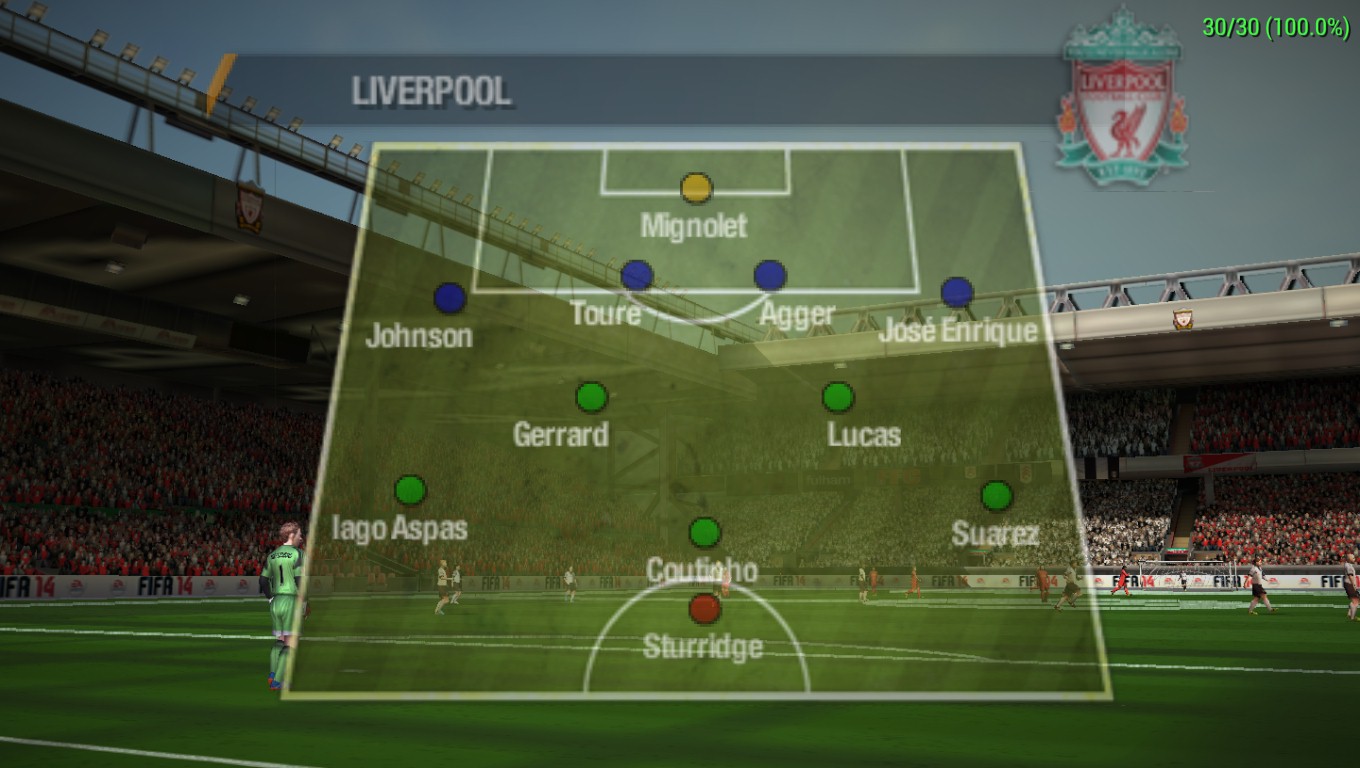Select goalkeeper Mignolet's yellow marker

(696, 188)
